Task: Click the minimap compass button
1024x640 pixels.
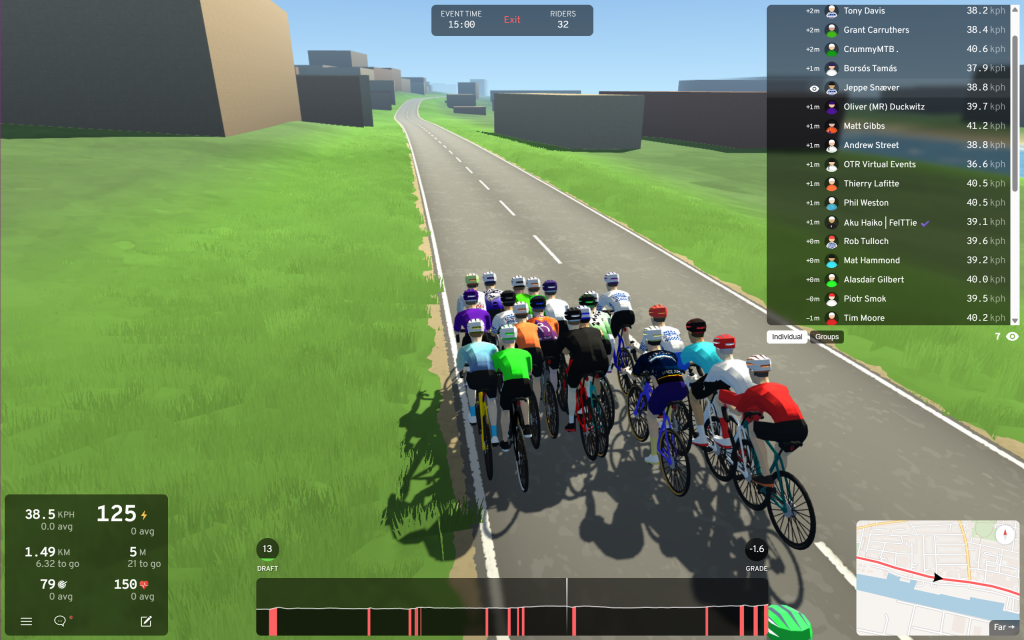Action: point(1005,534)
